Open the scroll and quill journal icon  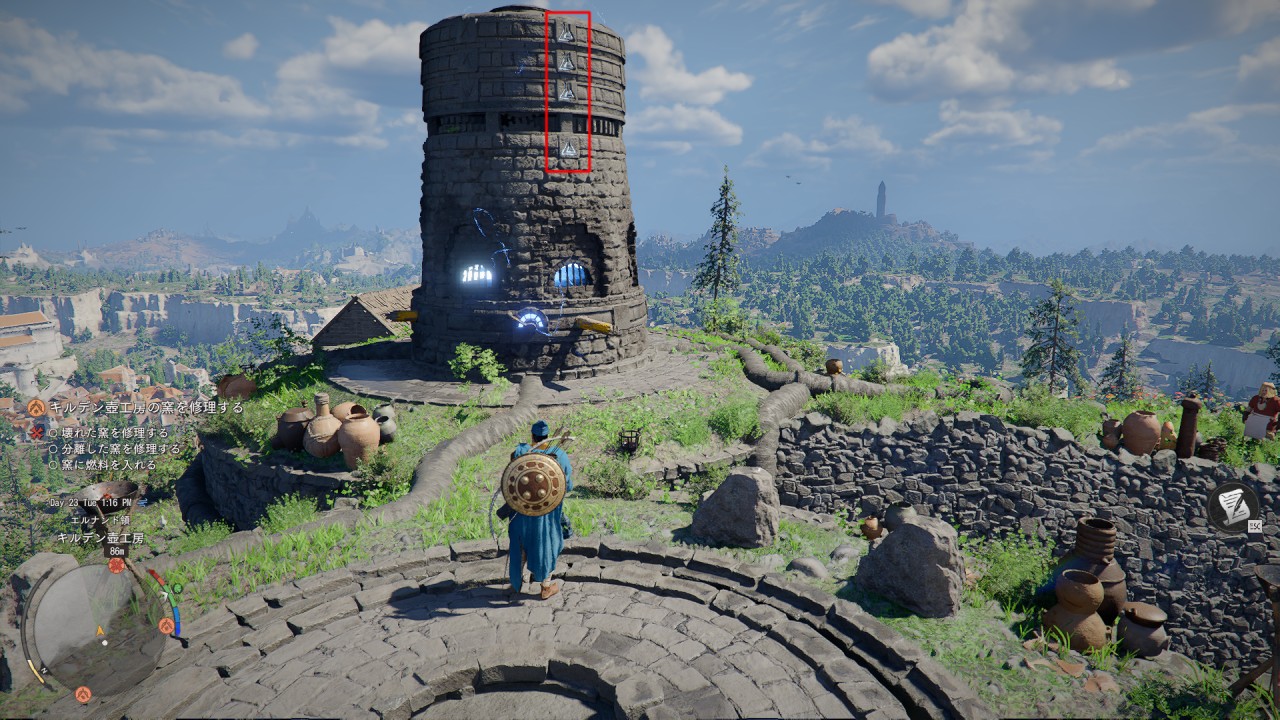click(1232, 505)
